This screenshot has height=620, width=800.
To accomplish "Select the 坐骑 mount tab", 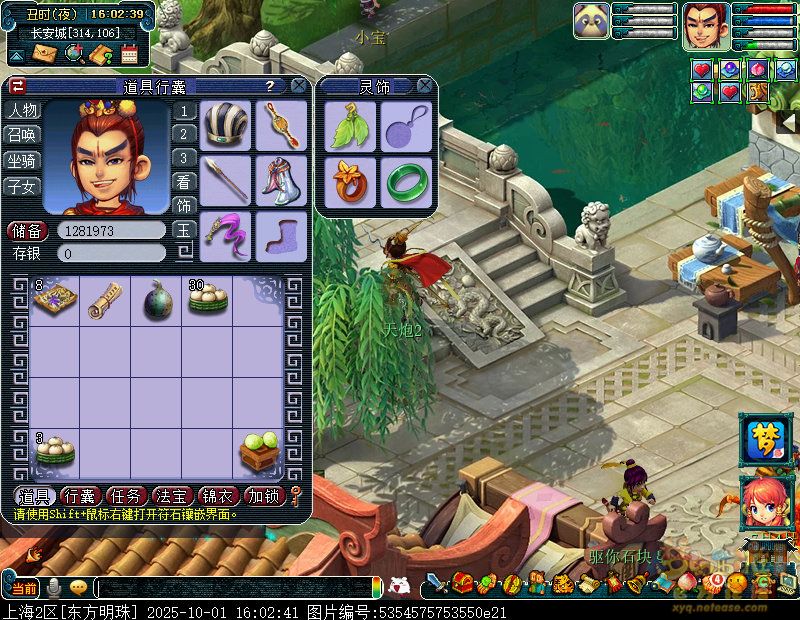I will coord(22,160).
